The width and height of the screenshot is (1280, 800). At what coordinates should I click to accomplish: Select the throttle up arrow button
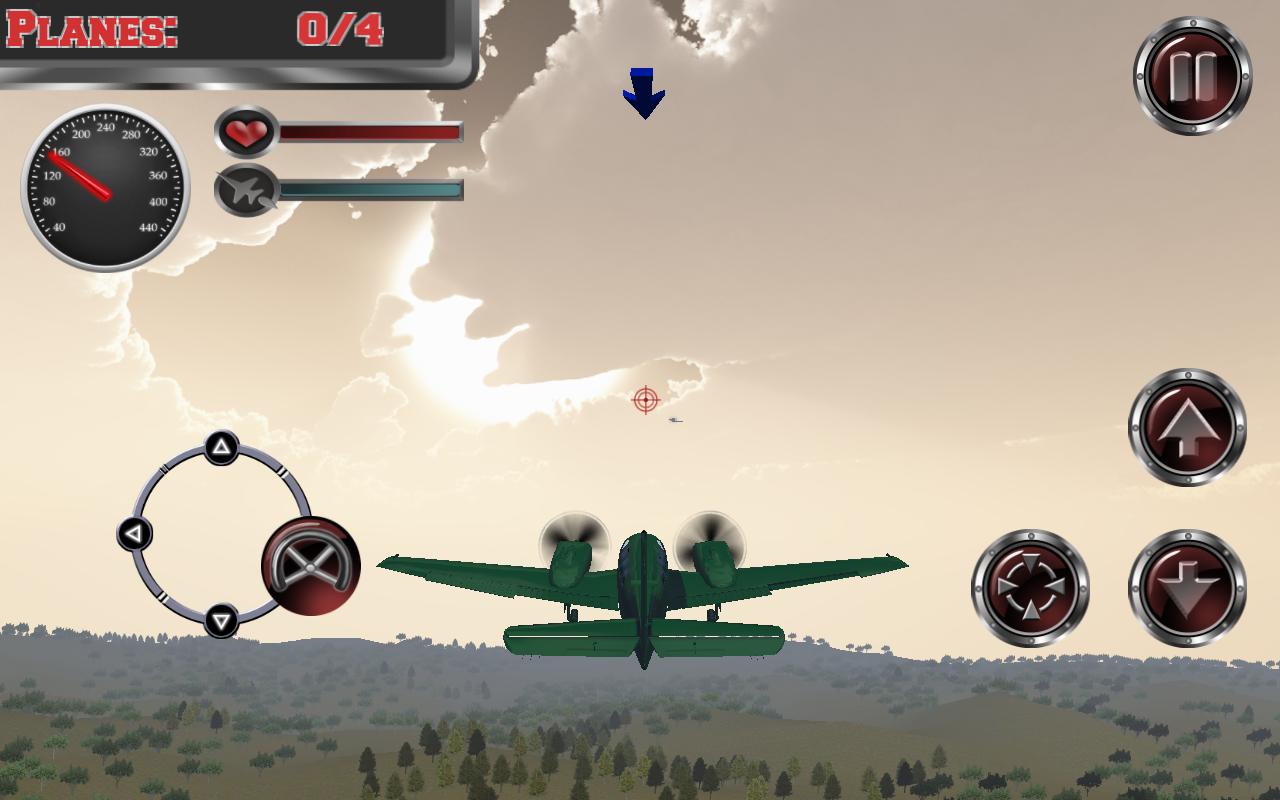pyautogui.click(x=1186, y=426)
